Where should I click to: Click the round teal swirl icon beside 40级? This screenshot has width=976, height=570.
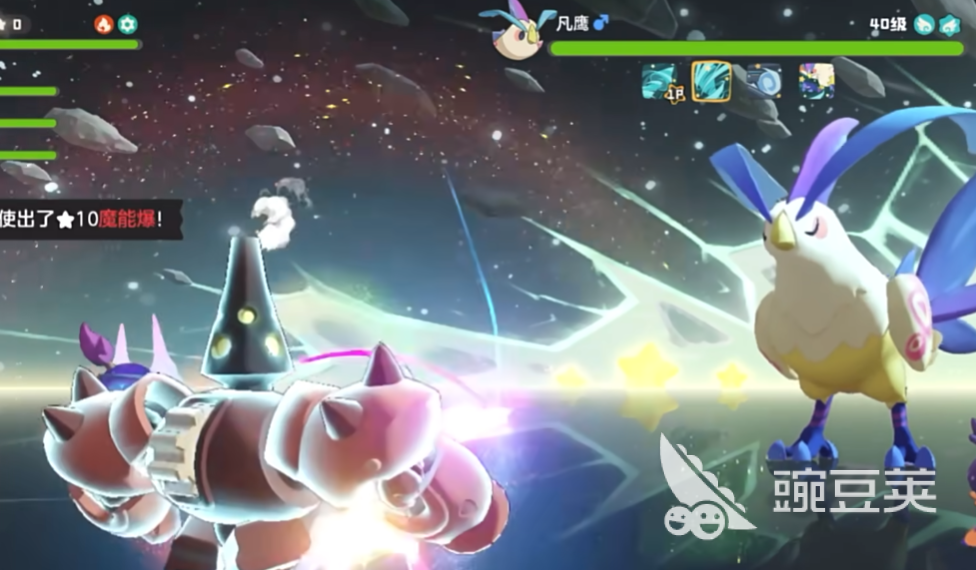924,24
